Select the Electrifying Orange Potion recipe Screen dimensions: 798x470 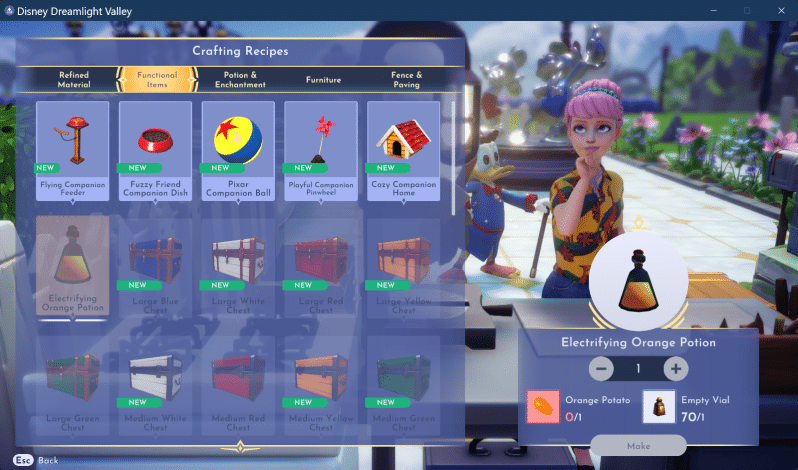click(73, 263)
